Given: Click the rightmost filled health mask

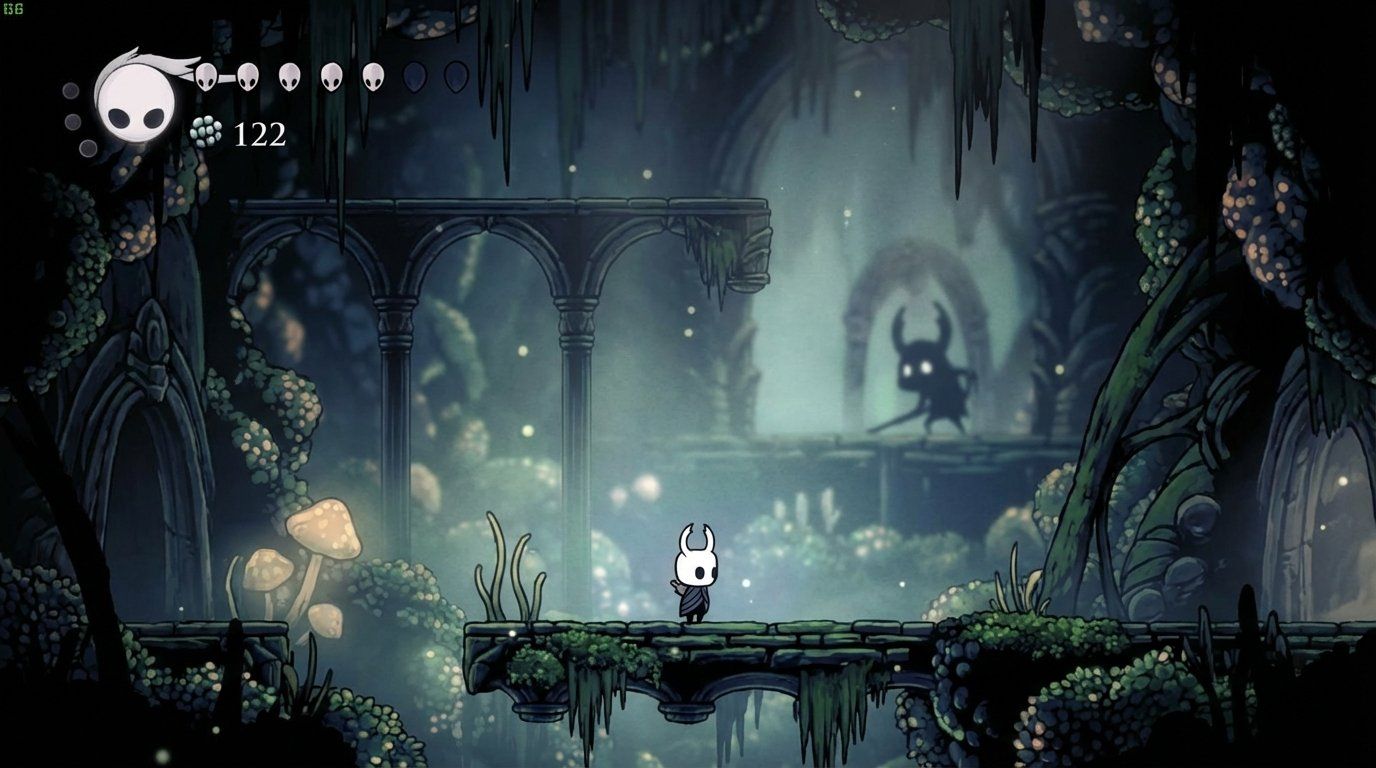Looking at the screenshot, I should click(372, 75).
